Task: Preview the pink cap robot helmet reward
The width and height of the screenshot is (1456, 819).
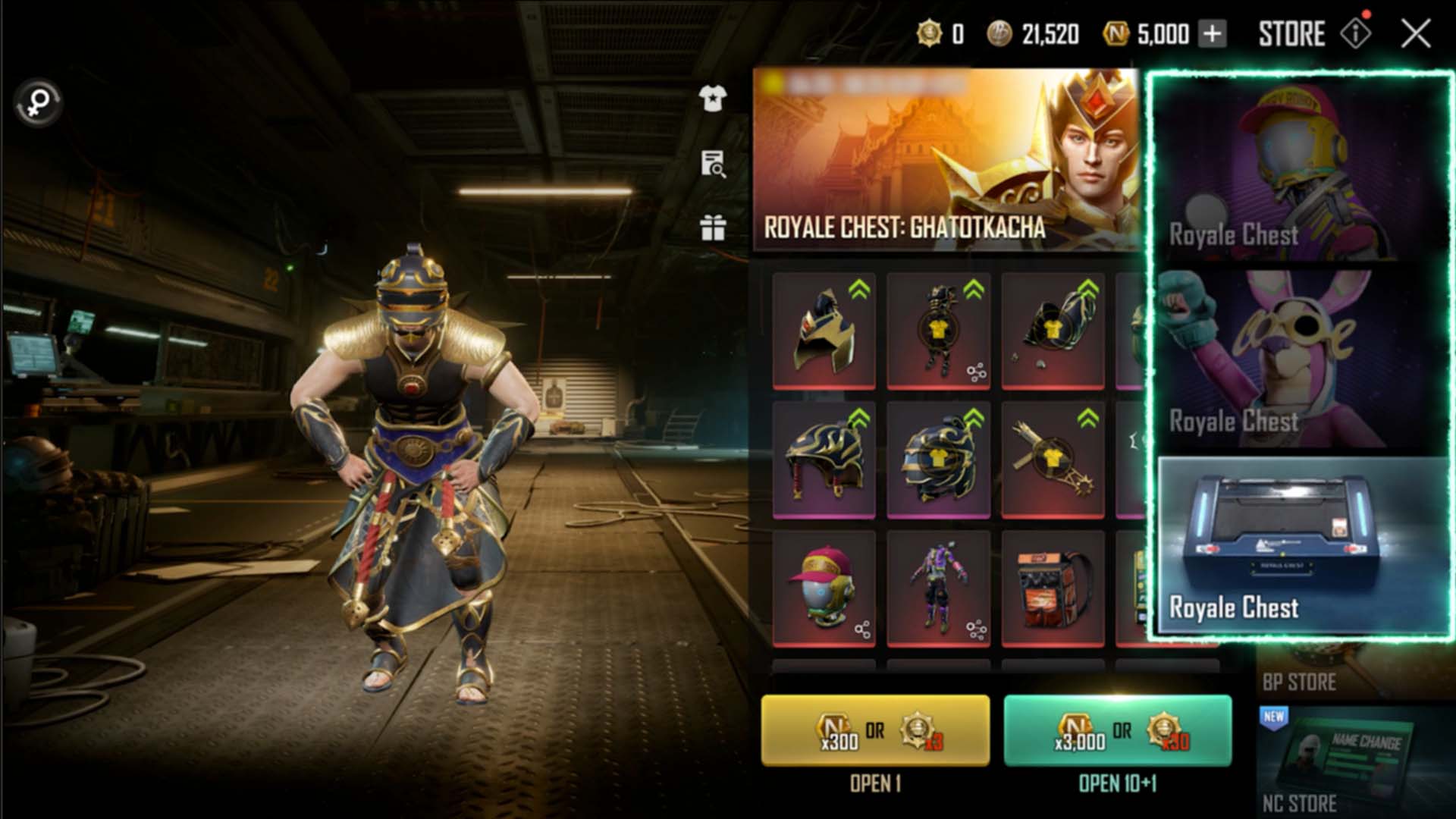Action: tap(824, 589)
